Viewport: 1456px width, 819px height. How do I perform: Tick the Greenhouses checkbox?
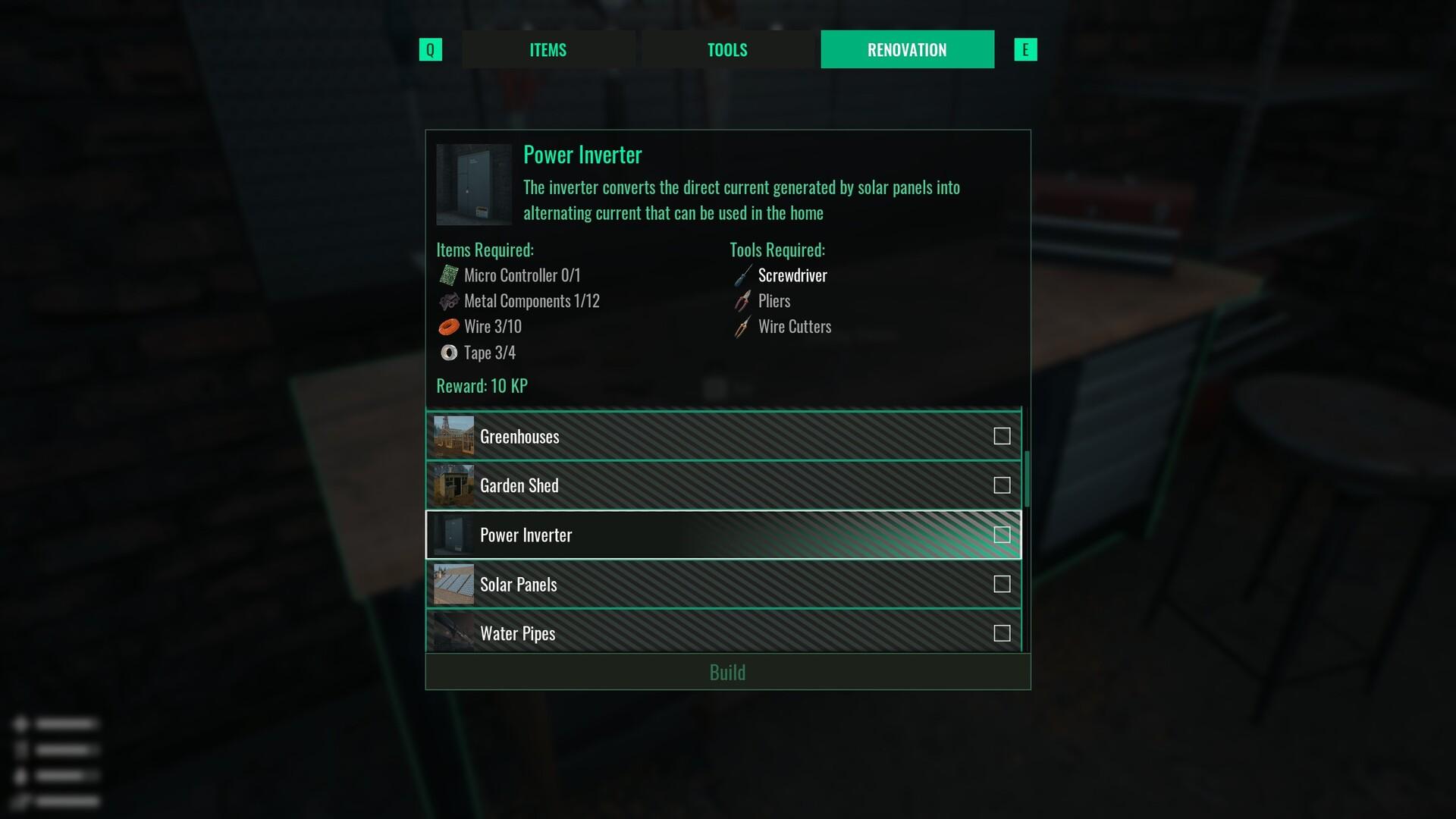pos(1002,436)
